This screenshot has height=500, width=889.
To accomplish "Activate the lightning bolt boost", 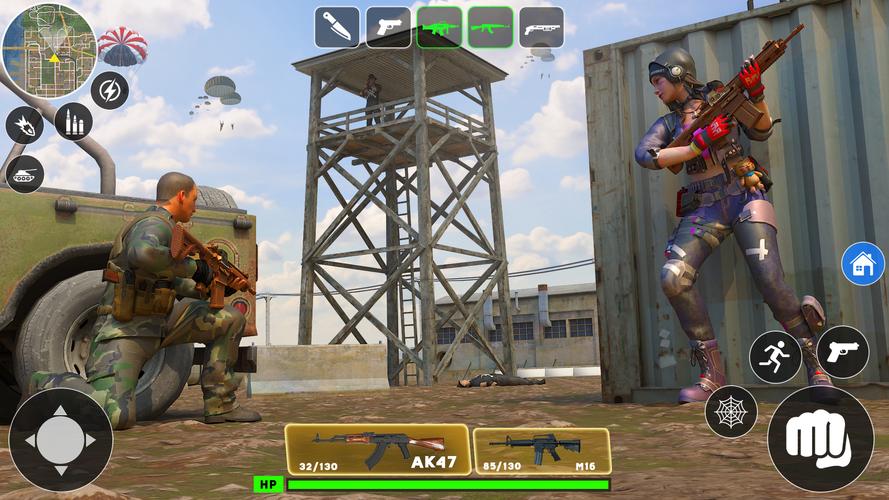I will tap(109, 91).
